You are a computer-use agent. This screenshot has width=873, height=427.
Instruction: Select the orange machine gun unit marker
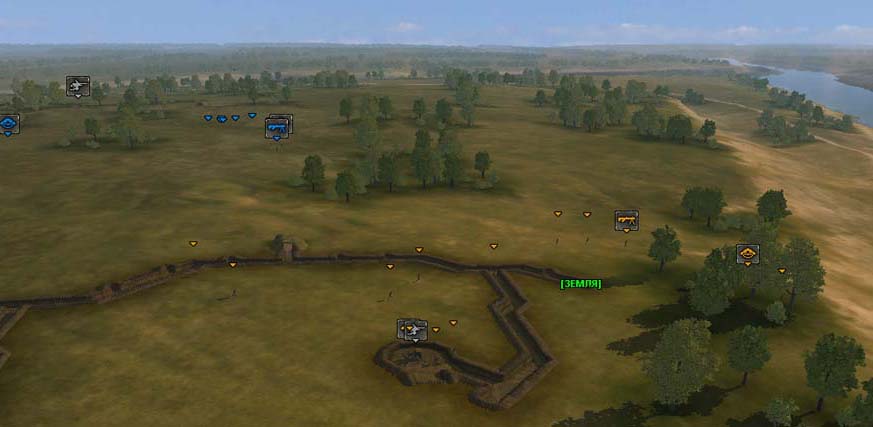pyautogui.click(x=626, y=219)
